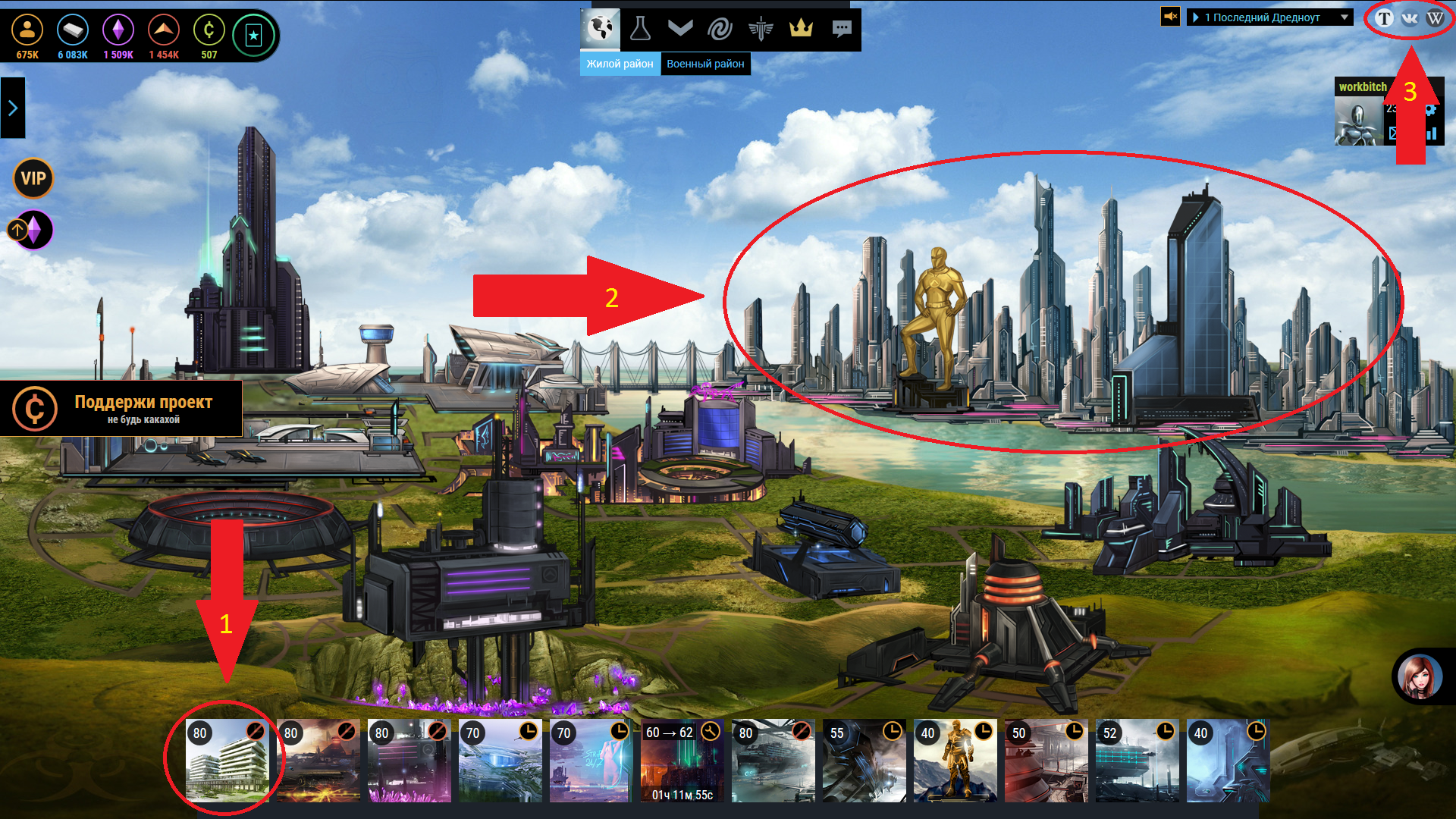Image resolution: width=1456 pixels, height=819 pixels.
Task: Select the Жилой район tab
Action: click(620, 64)
